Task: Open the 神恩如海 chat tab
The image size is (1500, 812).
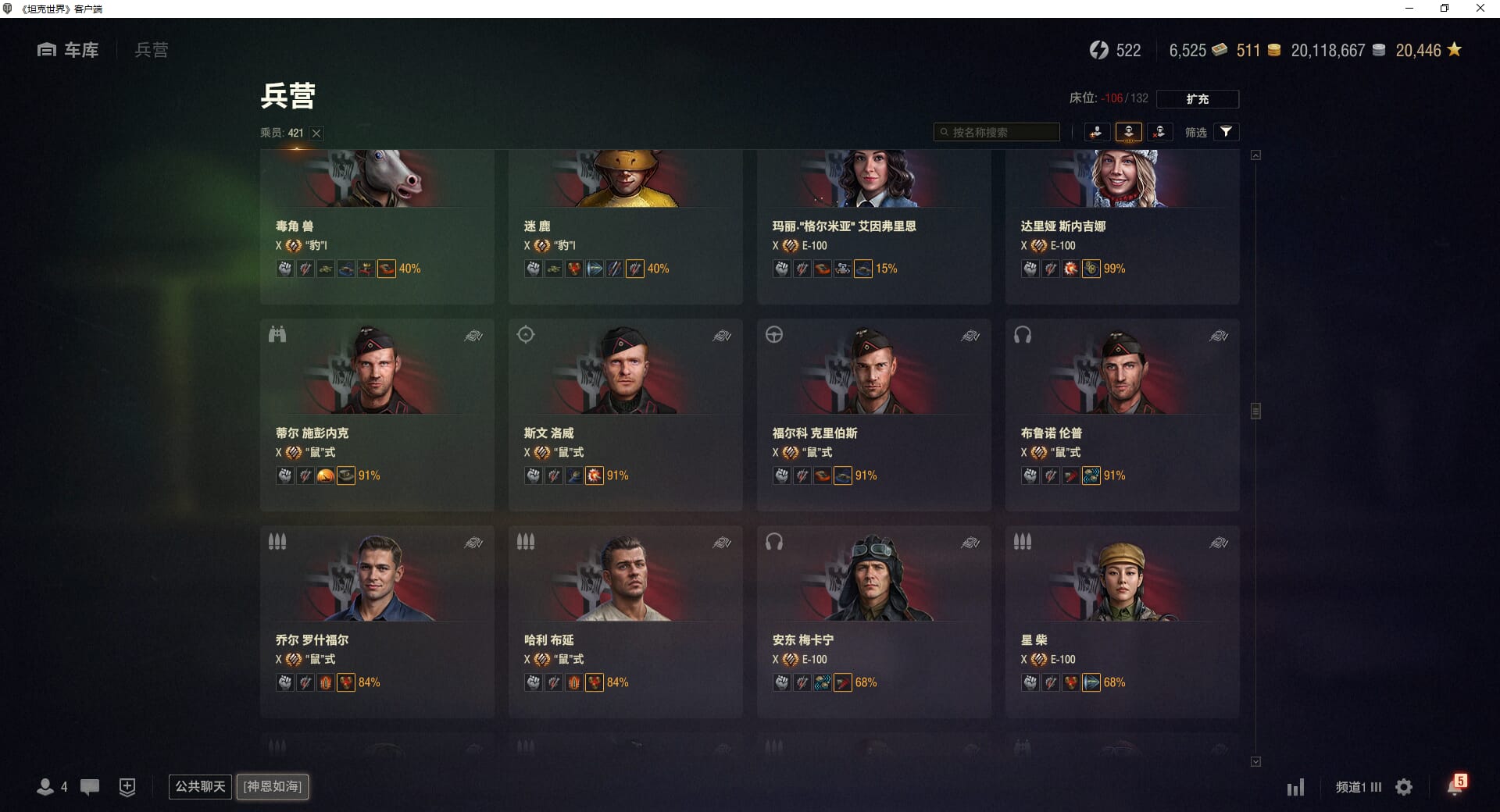Action: 273,786
